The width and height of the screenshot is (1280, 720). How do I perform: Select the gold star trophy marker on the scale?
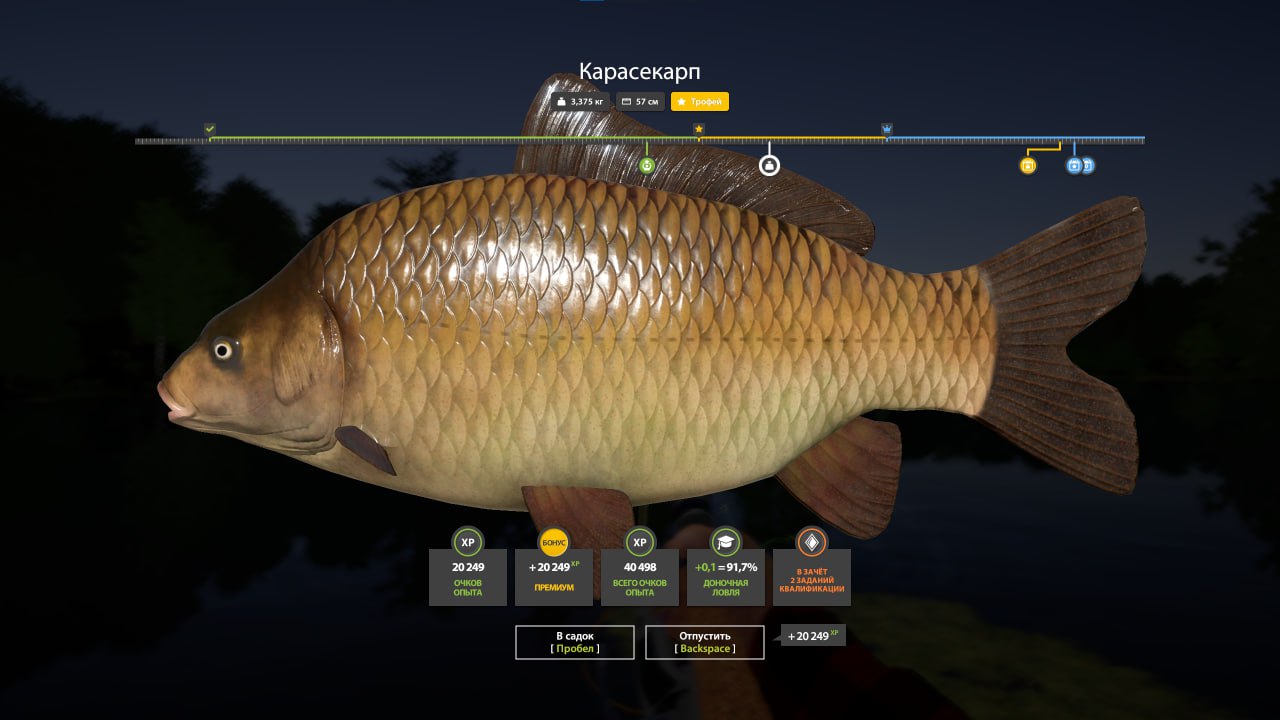699,129
